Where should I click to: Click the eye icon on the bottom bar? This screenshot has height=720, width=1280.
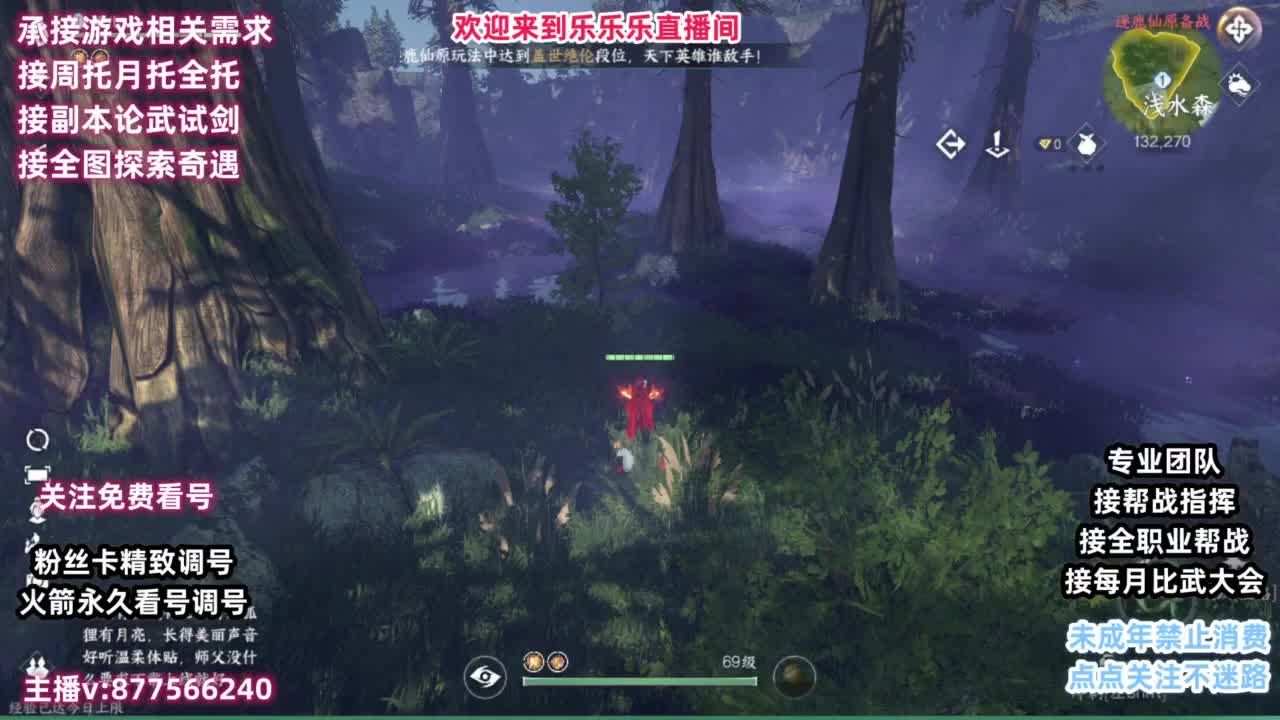pos(486,677)
